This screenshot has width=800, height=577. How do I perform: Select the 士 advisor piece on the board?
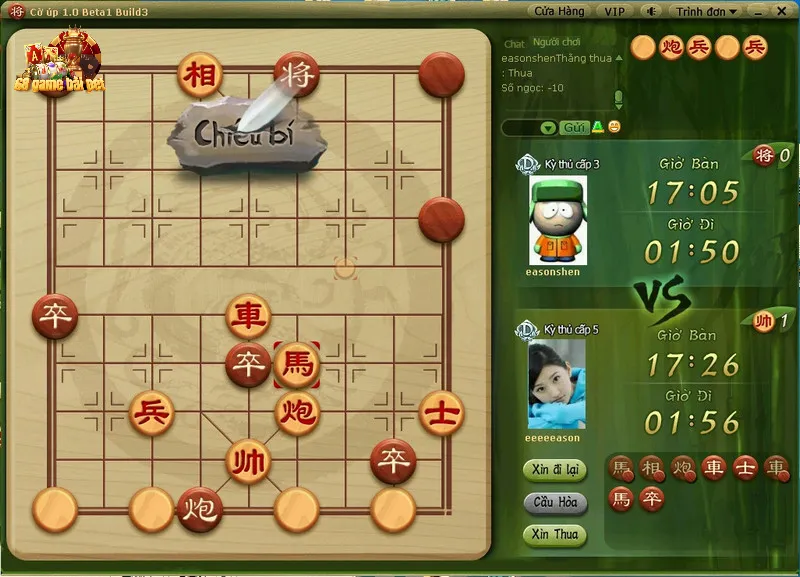click(442, 412)
